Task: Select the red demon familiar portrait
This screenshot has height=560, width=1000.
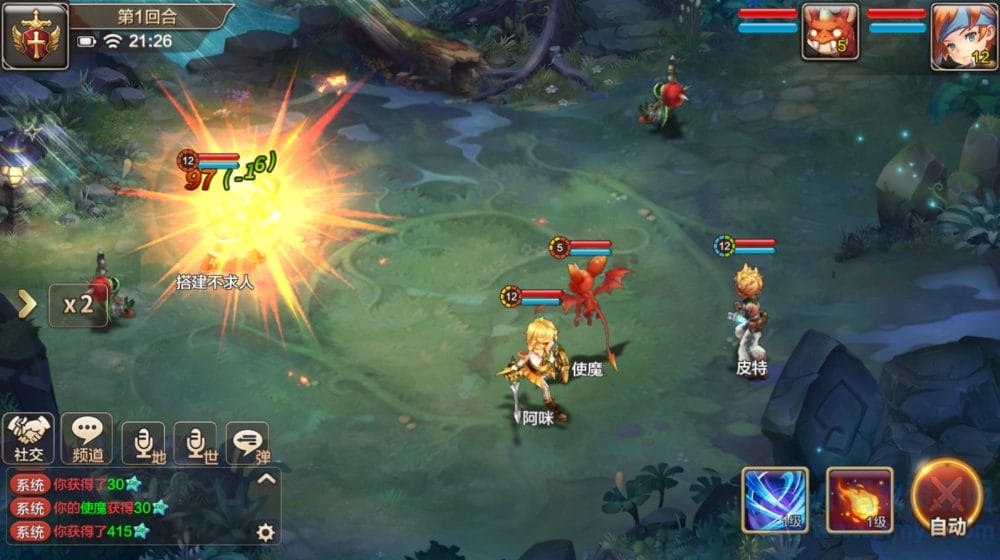Action: tap(829, 31)
